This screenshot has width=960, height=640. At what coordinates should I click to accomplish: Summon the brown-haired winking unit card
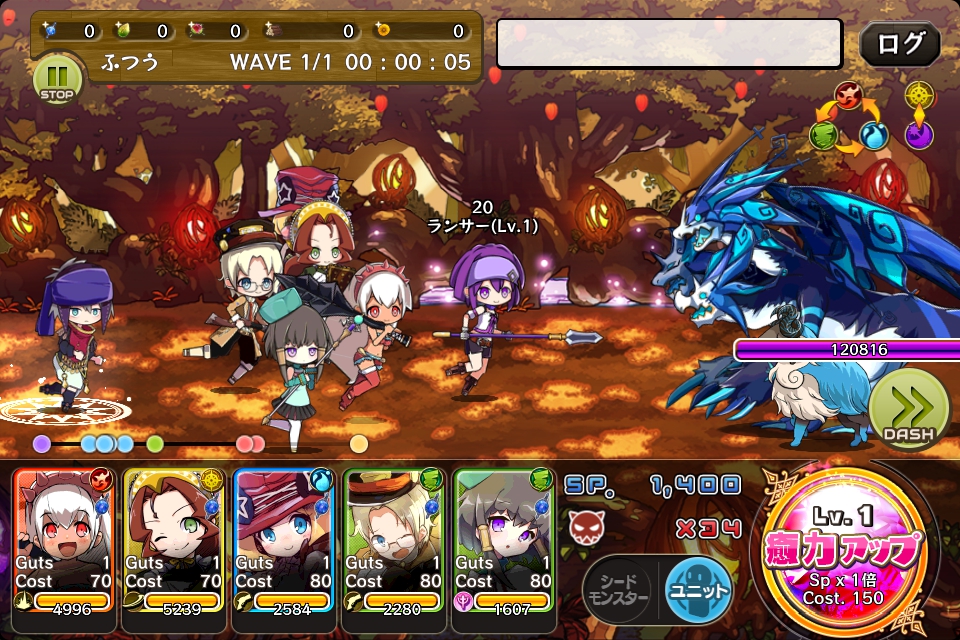tap(175, 540)
